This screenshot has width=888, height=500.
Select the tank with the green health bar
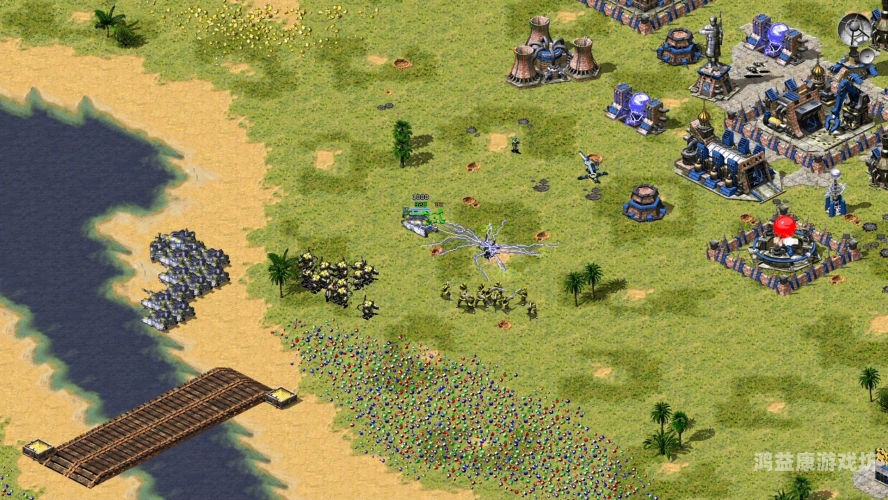pyautogui.click(x=419, y=224)
